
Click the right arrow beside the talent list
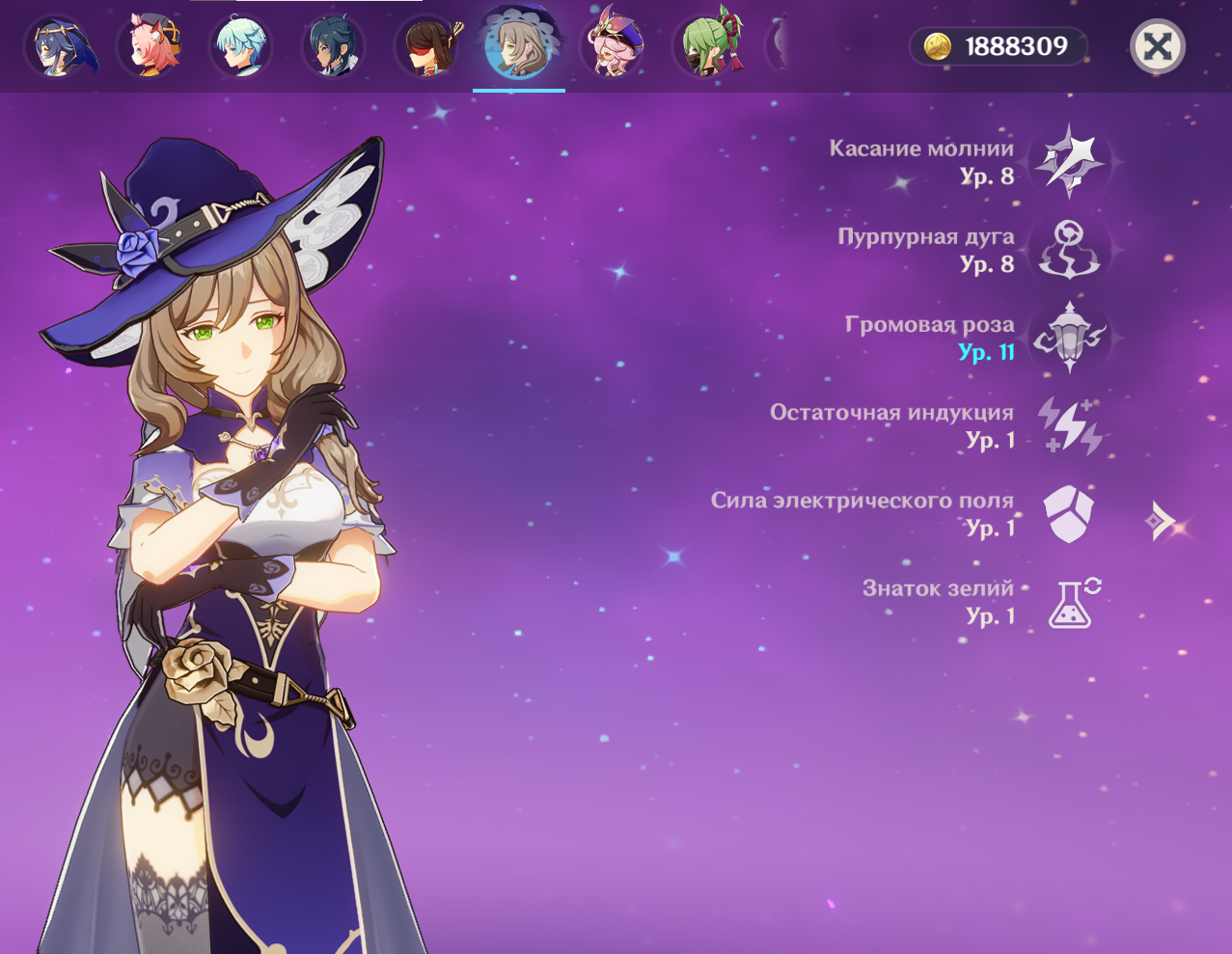[1162, 522]
